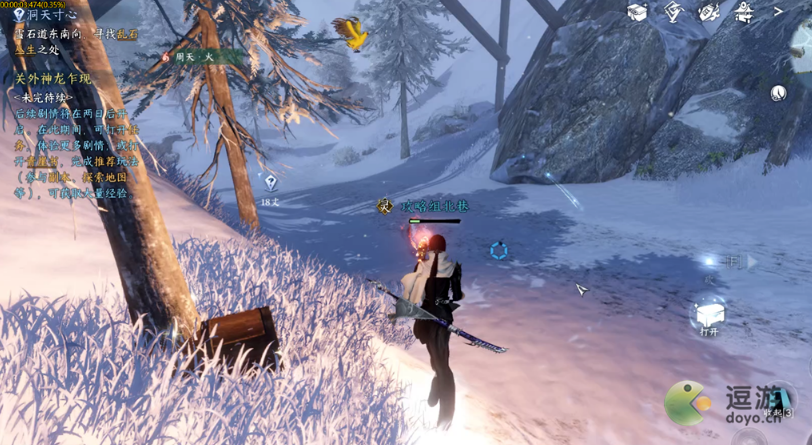The height and width of the screenshot is (445, 812).
Task: Expand the top menu with the arrow
Action: tap(780, 12)
